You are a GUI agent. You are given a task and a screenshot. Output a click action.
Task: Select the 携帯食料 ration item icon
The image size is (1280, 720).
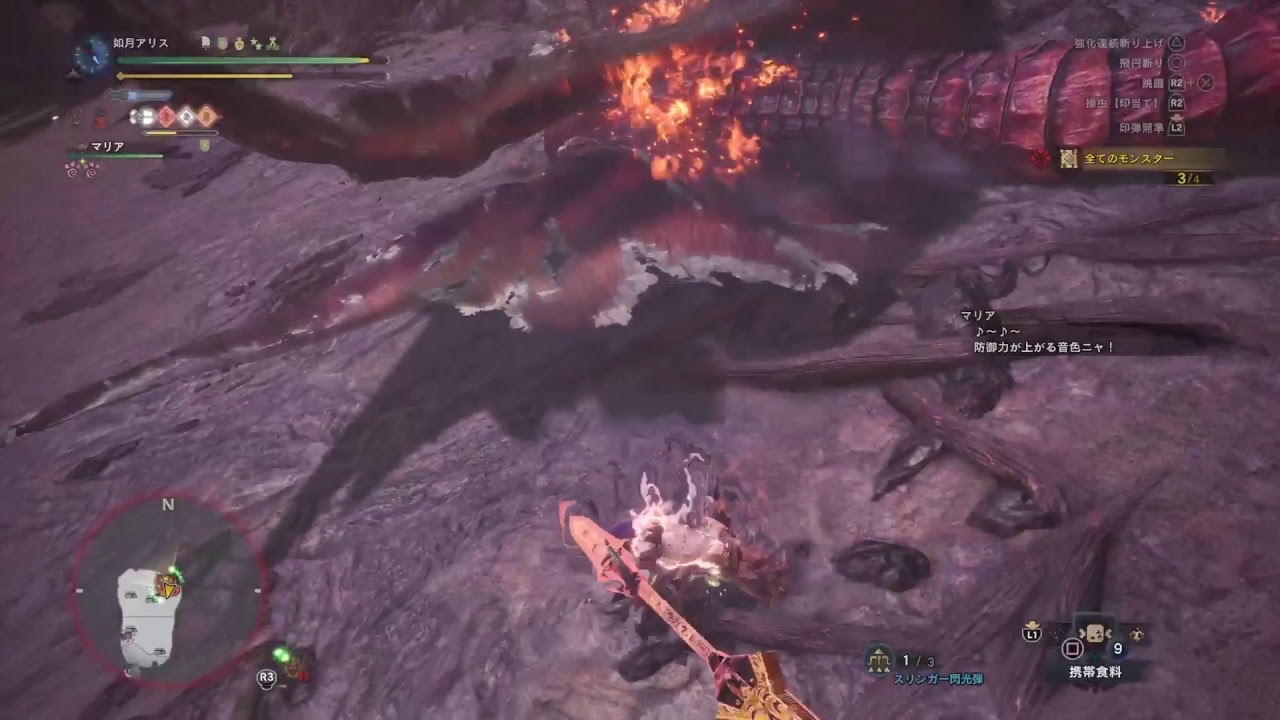click(x=1096, y=633)
